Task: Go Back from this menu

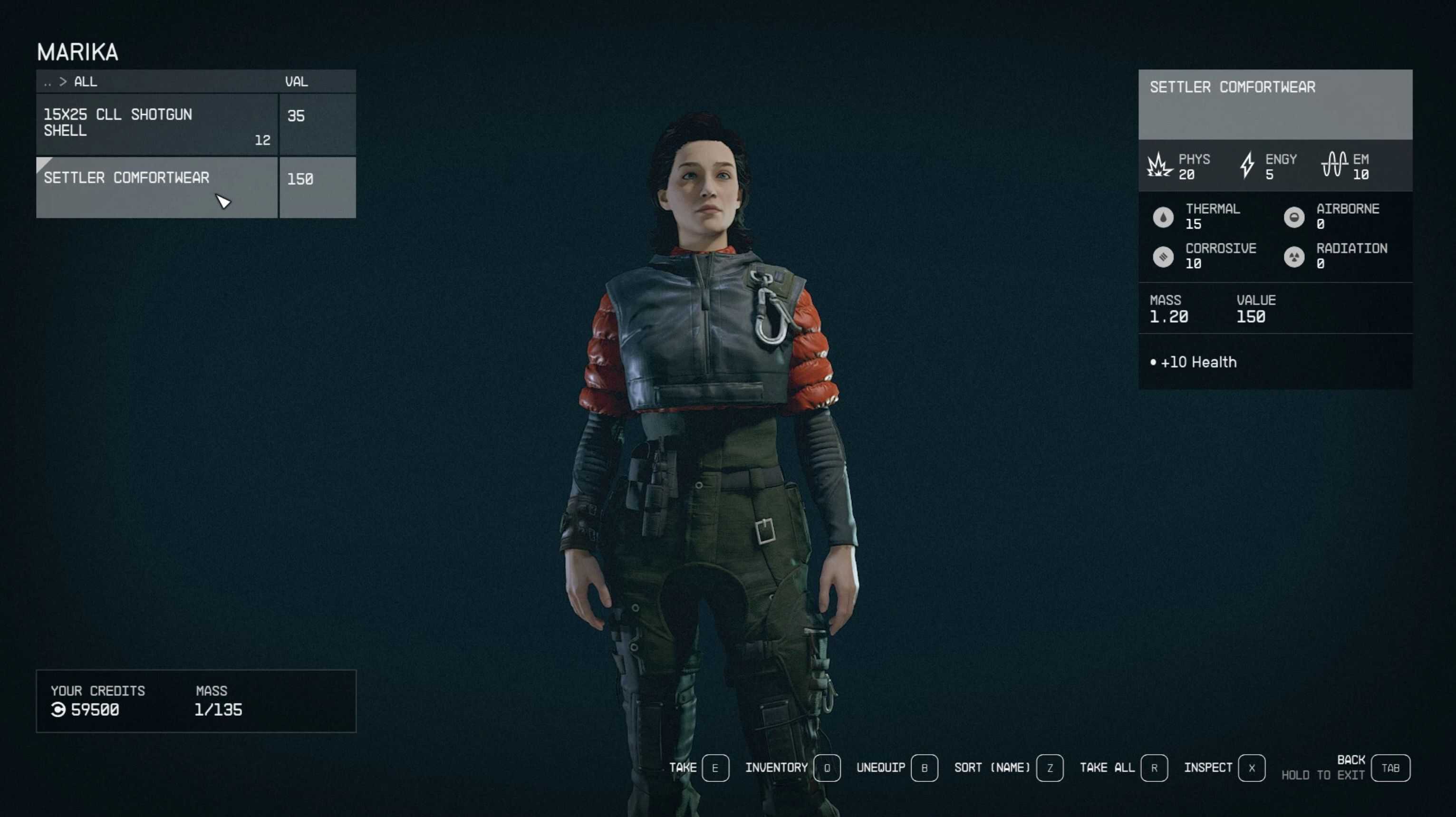Action: (x=1390, y=768)
